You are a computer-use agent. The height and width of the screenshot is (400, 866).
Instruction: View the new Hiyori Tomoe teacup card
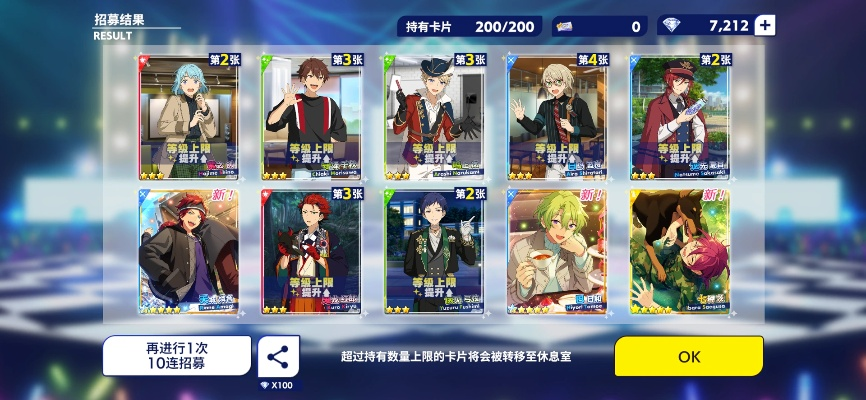point(556,251)
